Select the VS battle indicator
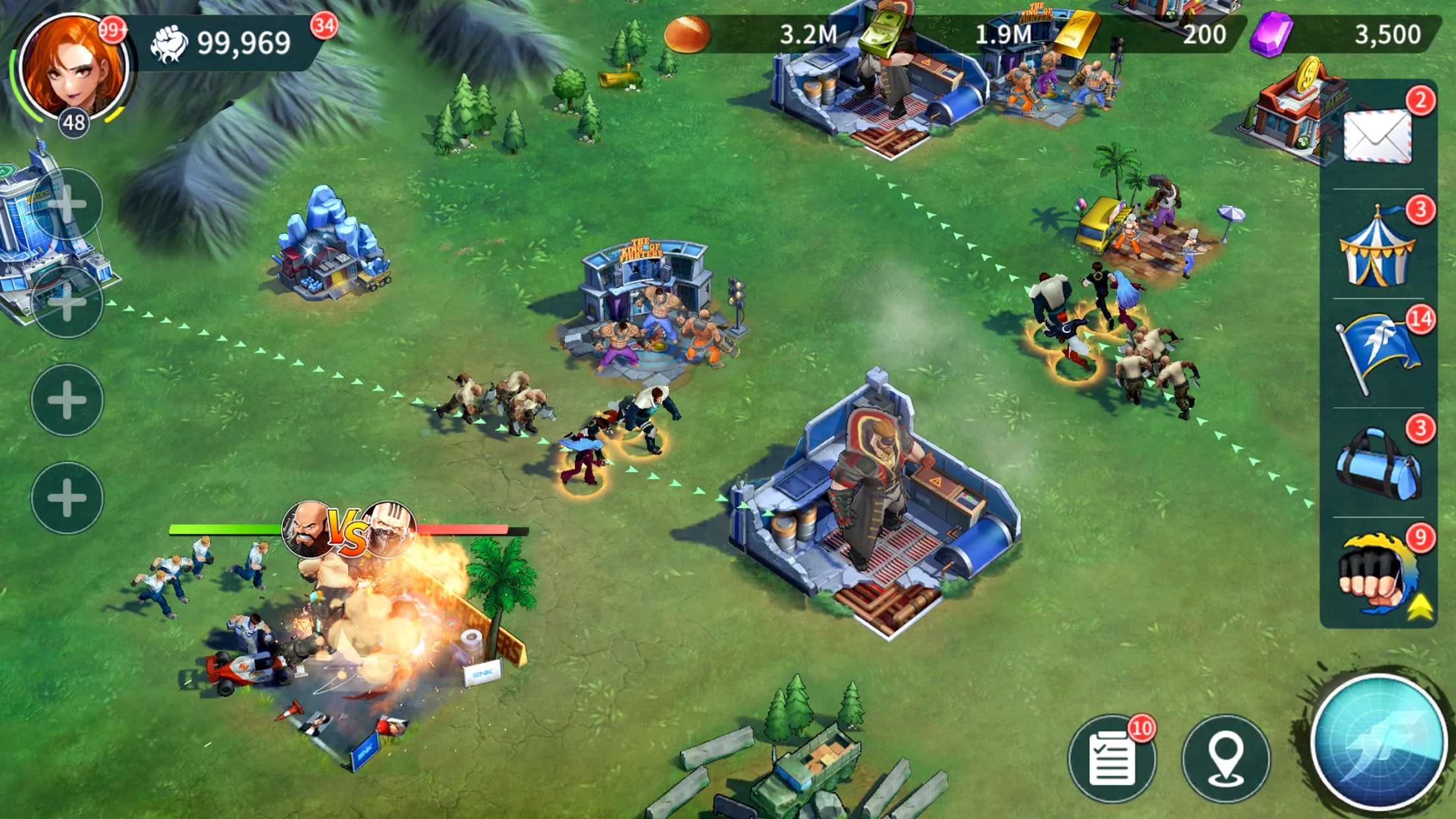This screenshot has width=1456, height=819. point(348,530)
